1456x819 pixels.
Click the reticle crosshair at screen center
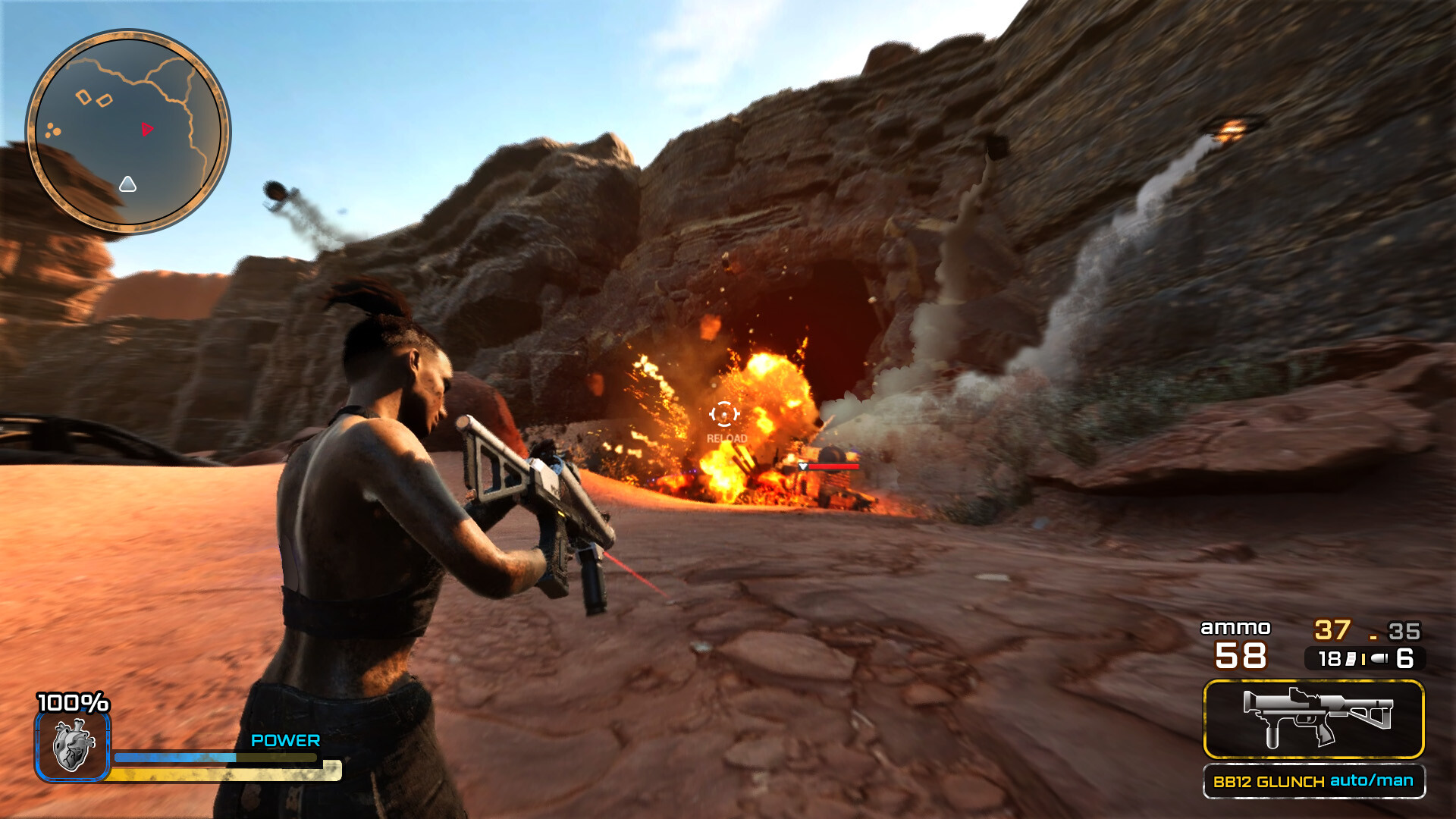pyautogui.click(x=725, y=414)
